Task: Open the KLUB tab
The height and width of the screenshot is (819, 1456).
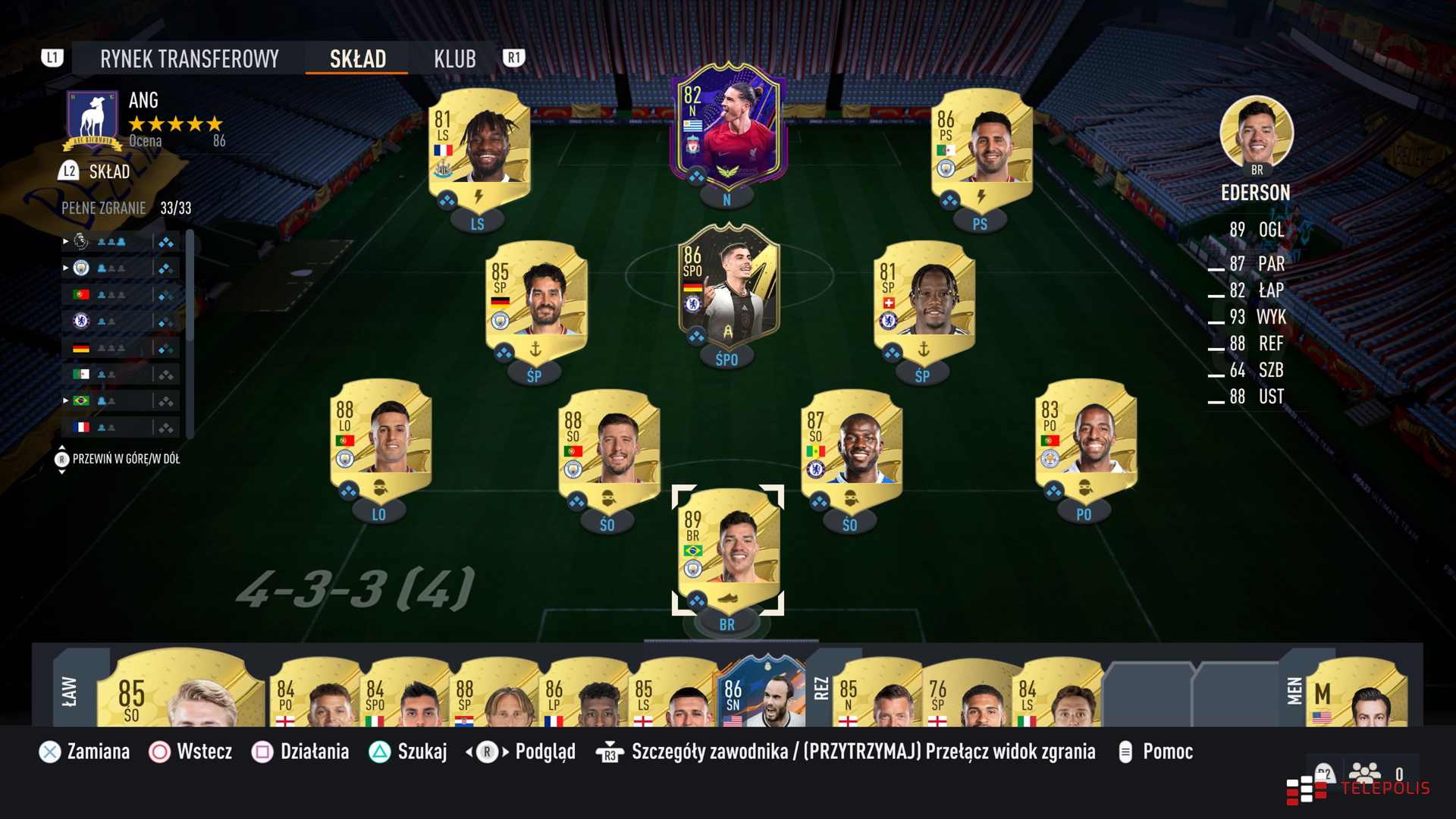Action: coord(454,58)
